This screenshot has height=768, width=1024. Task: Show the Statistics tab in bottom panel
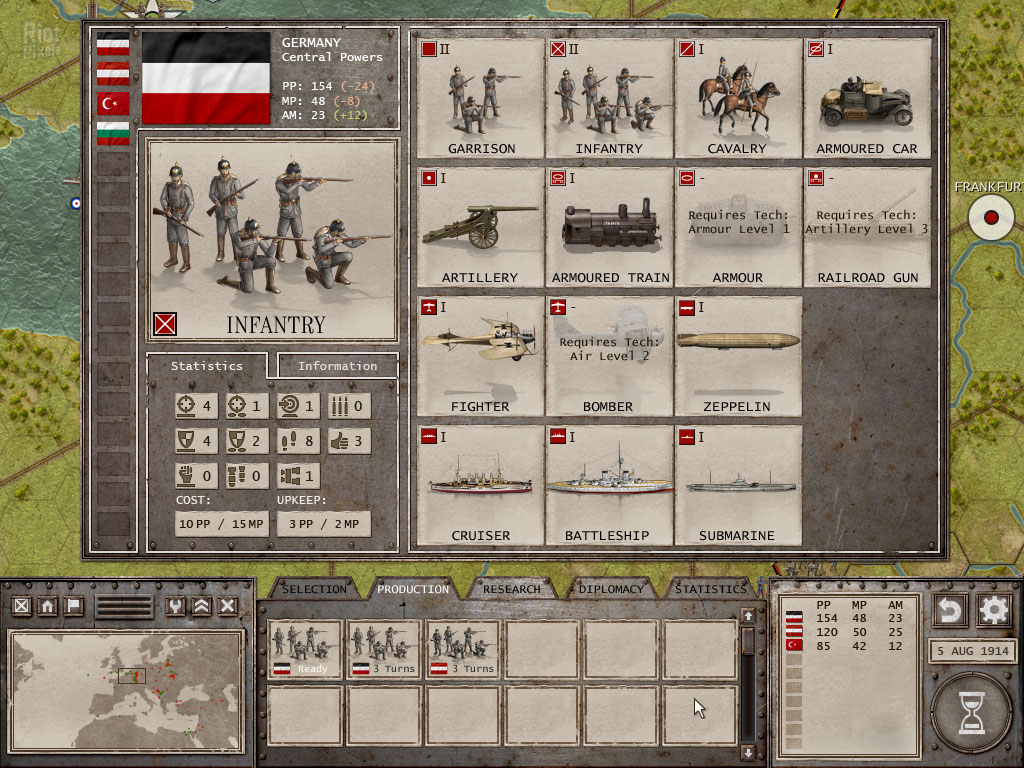pyautogui.click(x=710, y=589)
